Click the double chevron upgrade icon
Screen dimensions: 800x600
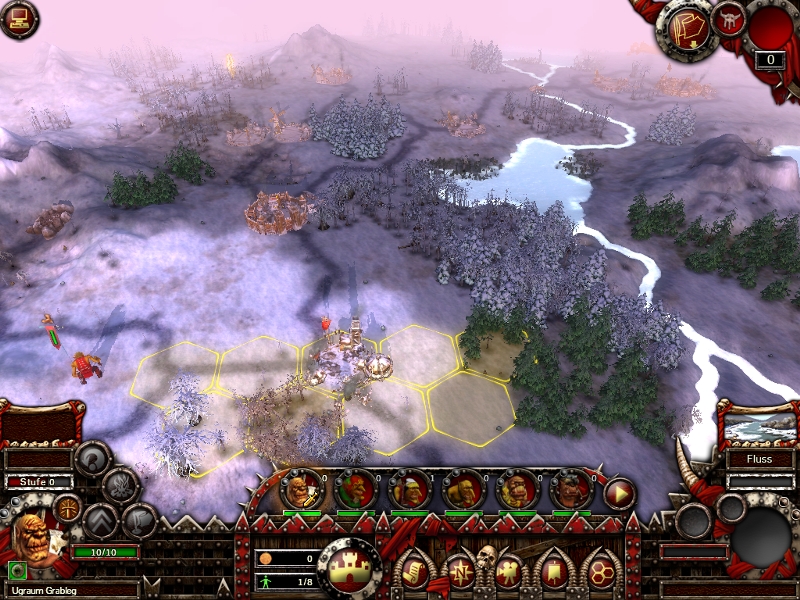tap(101, 520)
